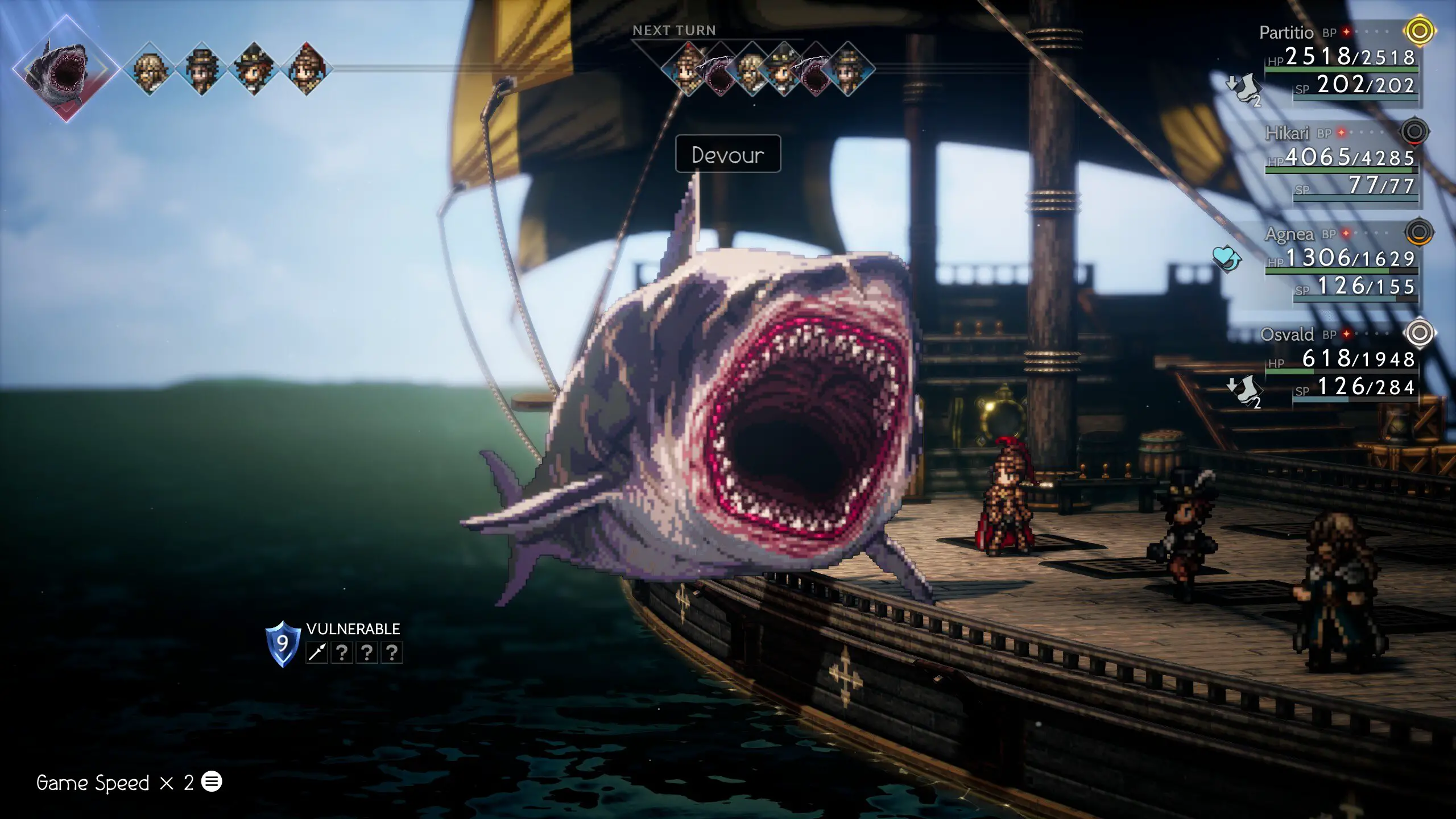
Task: Select Hikari's name in the party list
Action: tap(1287, 133)
